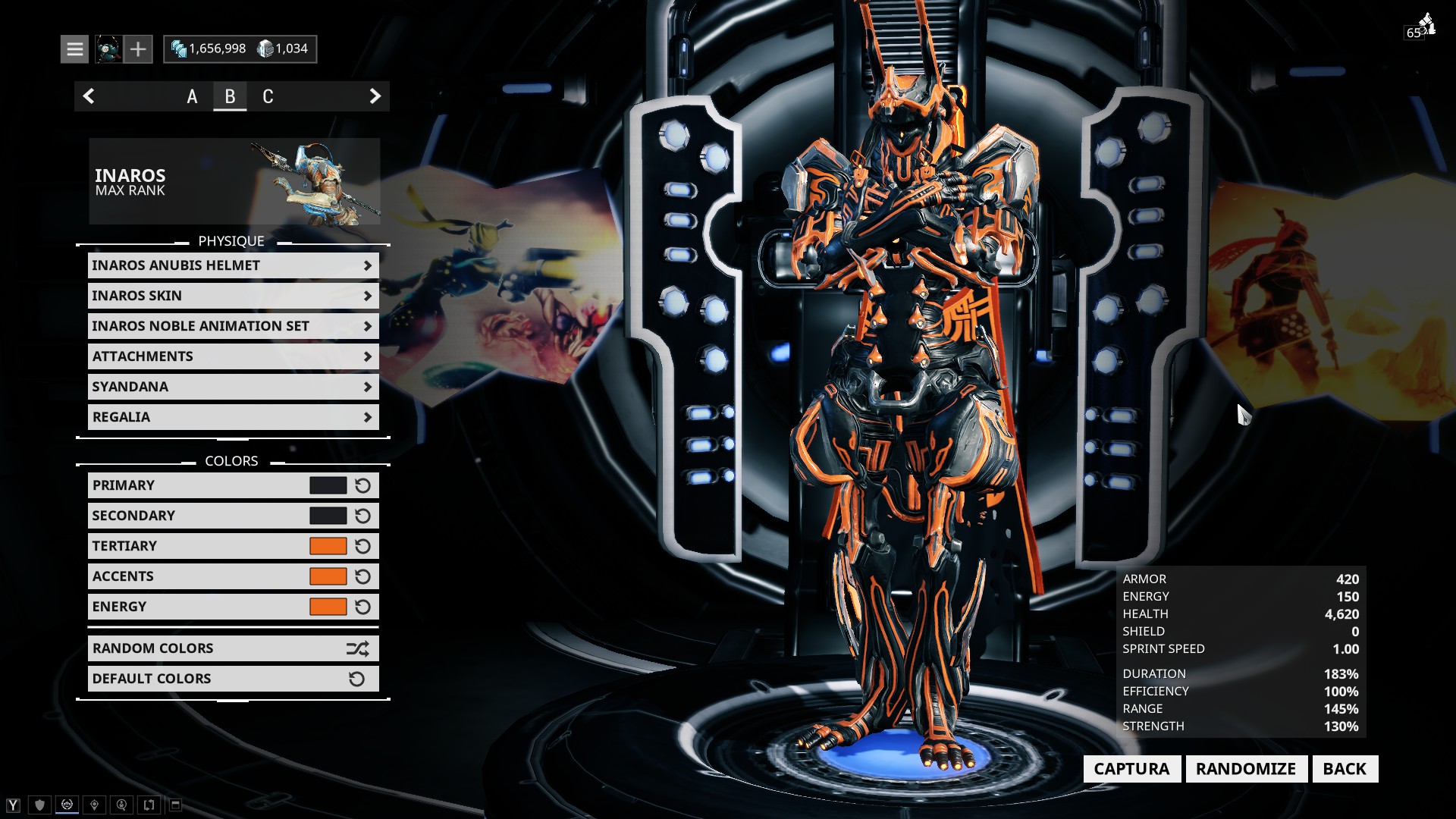
Task: Switch to appearance config tab C
Action: pyautogui.click(x=268, y=96)
